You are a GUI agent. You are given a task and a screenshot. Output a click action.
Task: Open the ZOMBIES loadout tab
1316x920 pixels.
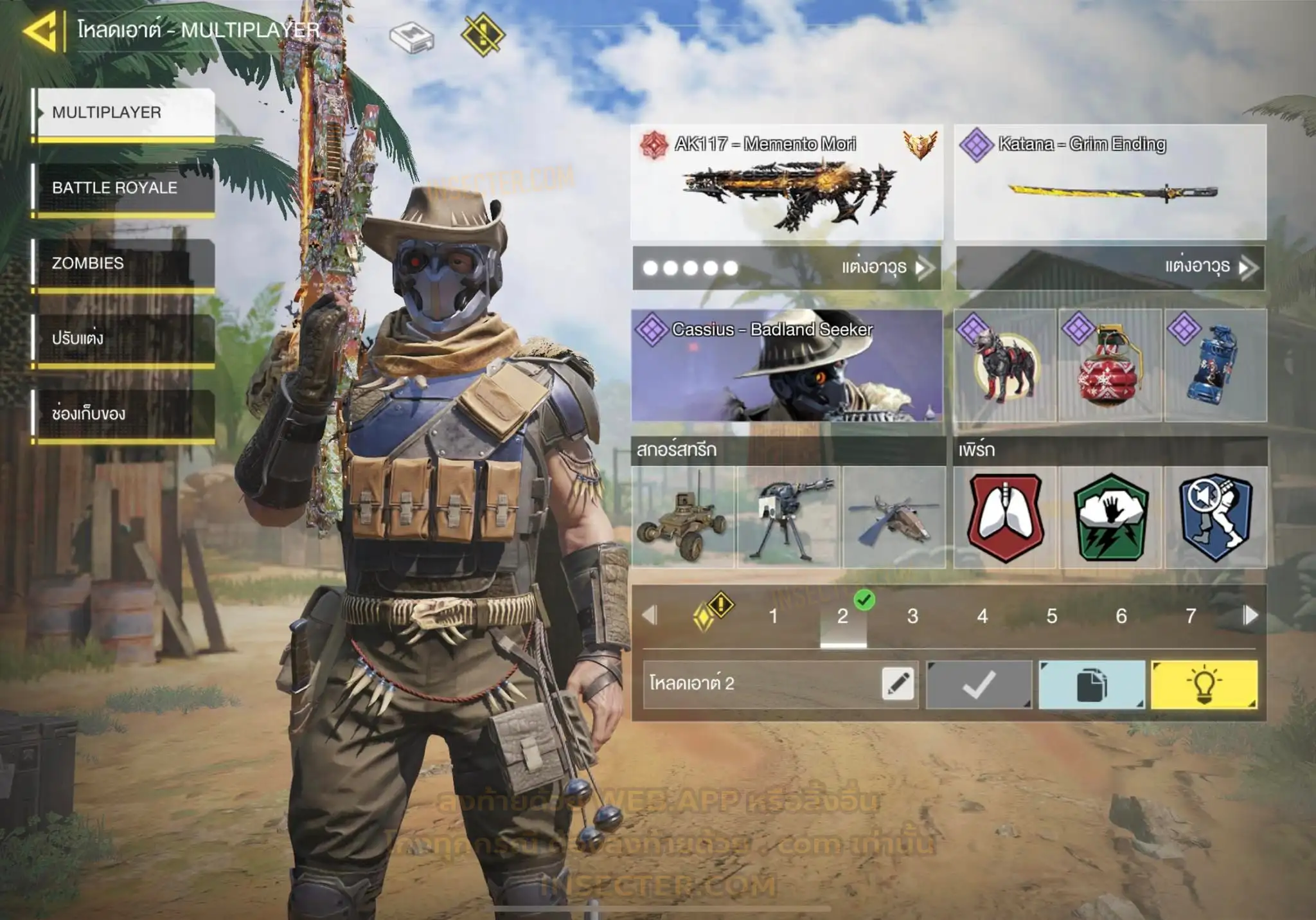(124, 264)
